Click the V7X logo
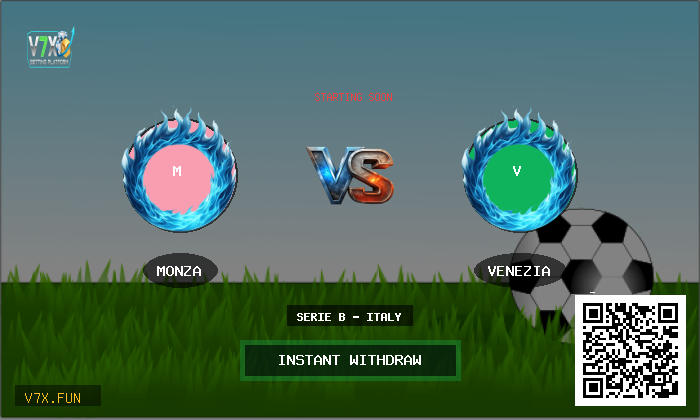 click(x=50, y=46)
